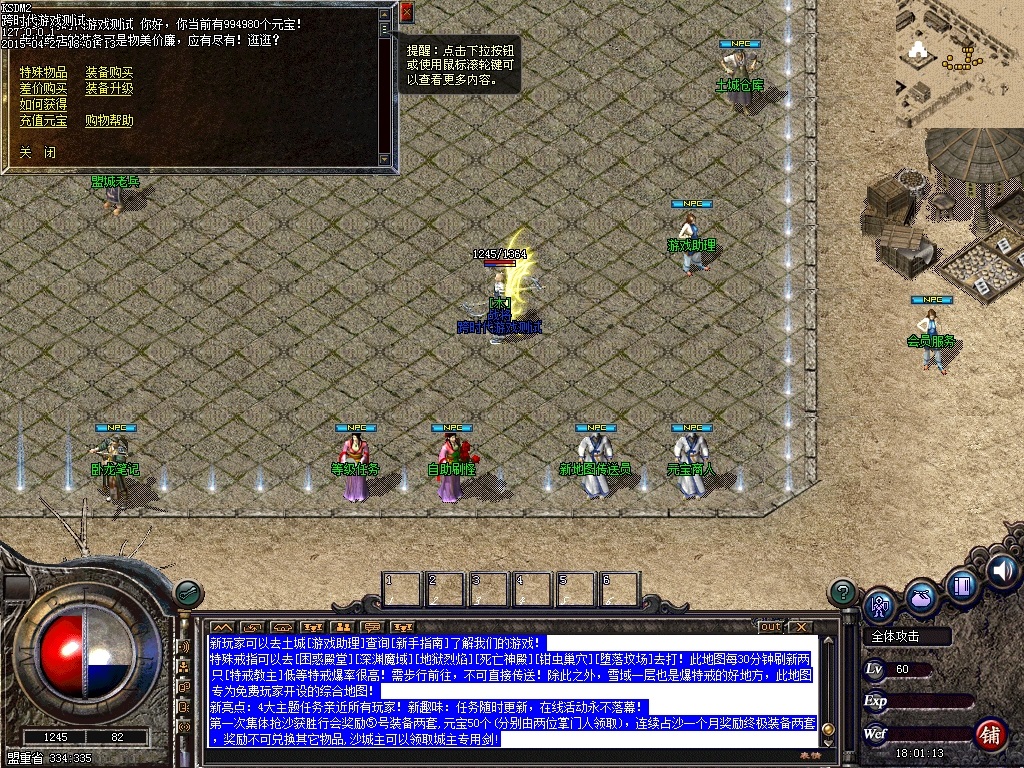
Task: Select the 差价购买 option
Action: 43,89
